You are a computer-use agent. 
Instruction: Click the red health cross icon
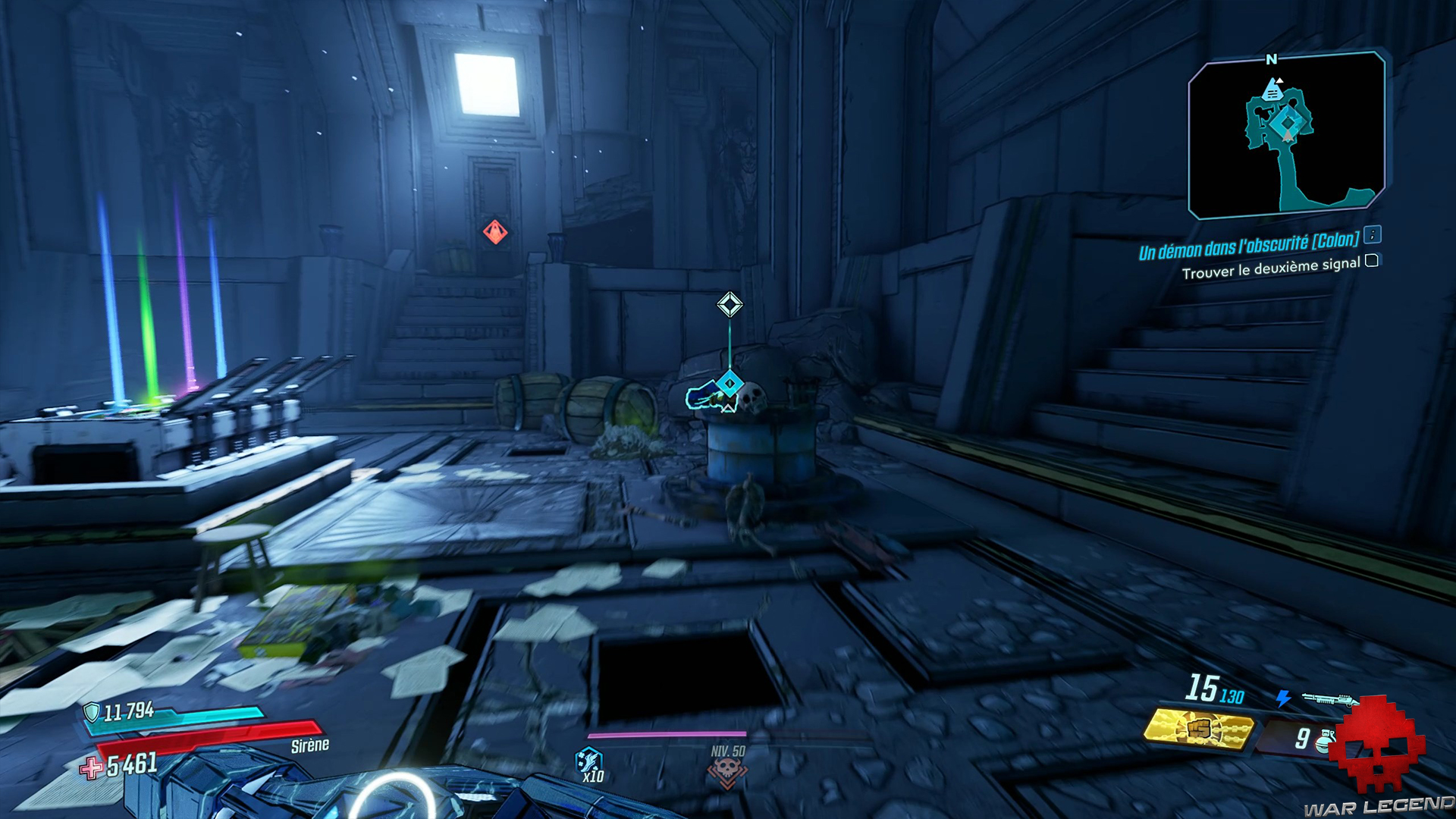tap(92, 768)
